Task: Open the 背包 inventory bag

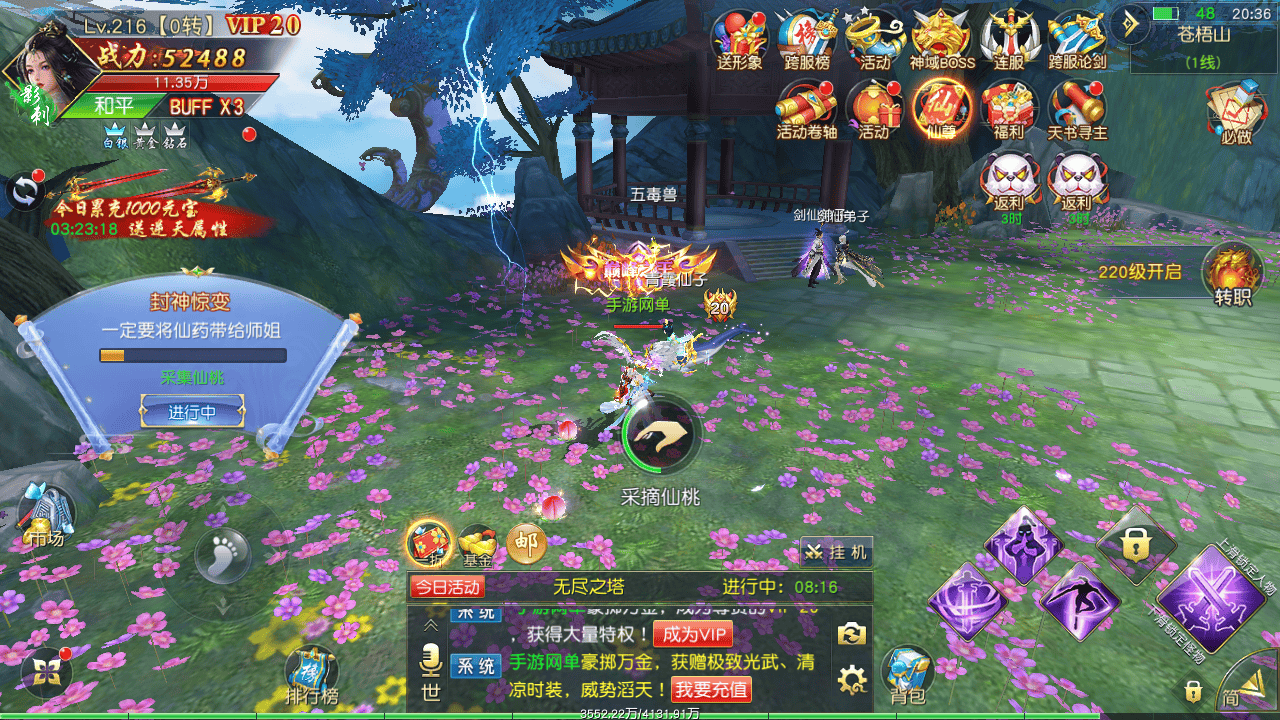Action: pyautogui.click(x=907, y=674)
